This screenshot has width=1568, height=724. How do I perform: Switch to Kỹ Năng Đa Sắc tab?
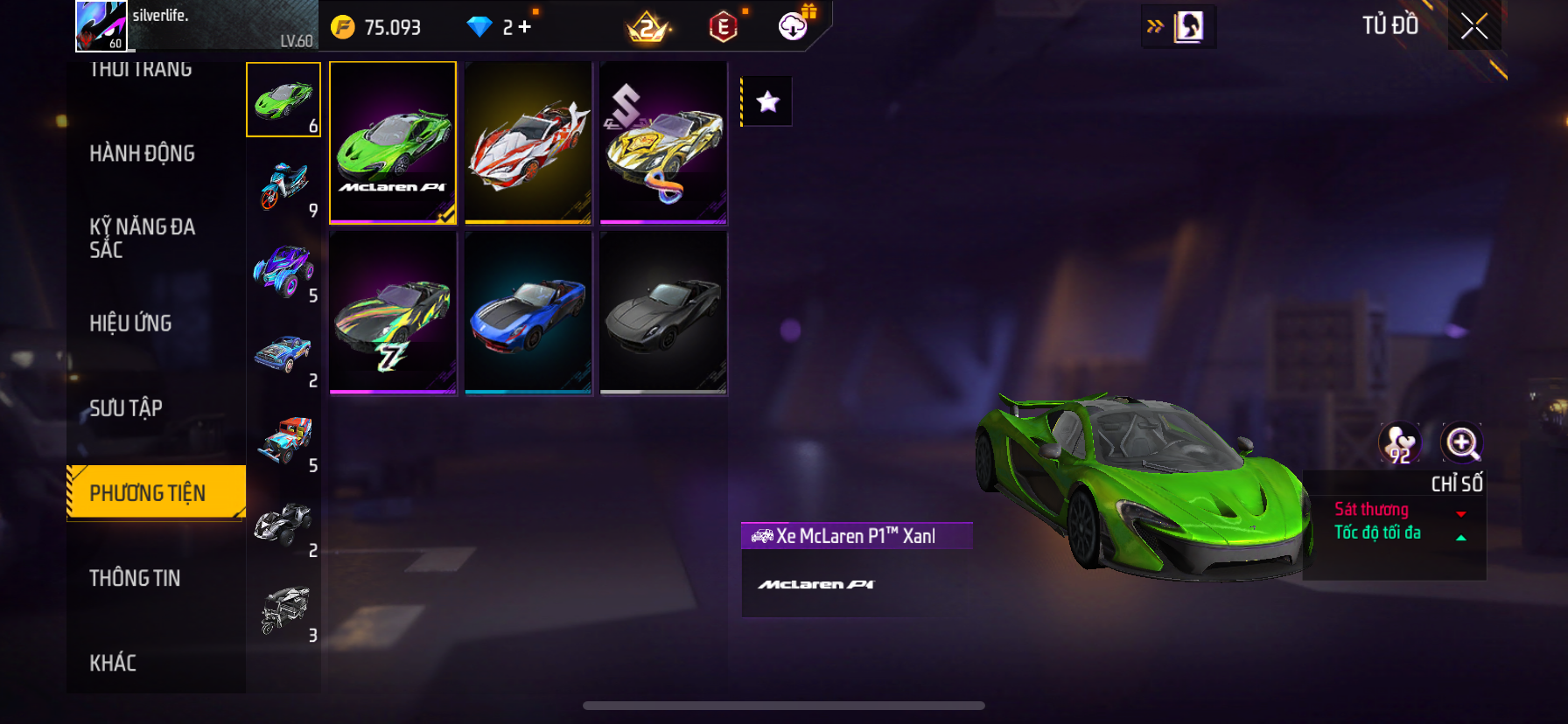coord(142,238)
